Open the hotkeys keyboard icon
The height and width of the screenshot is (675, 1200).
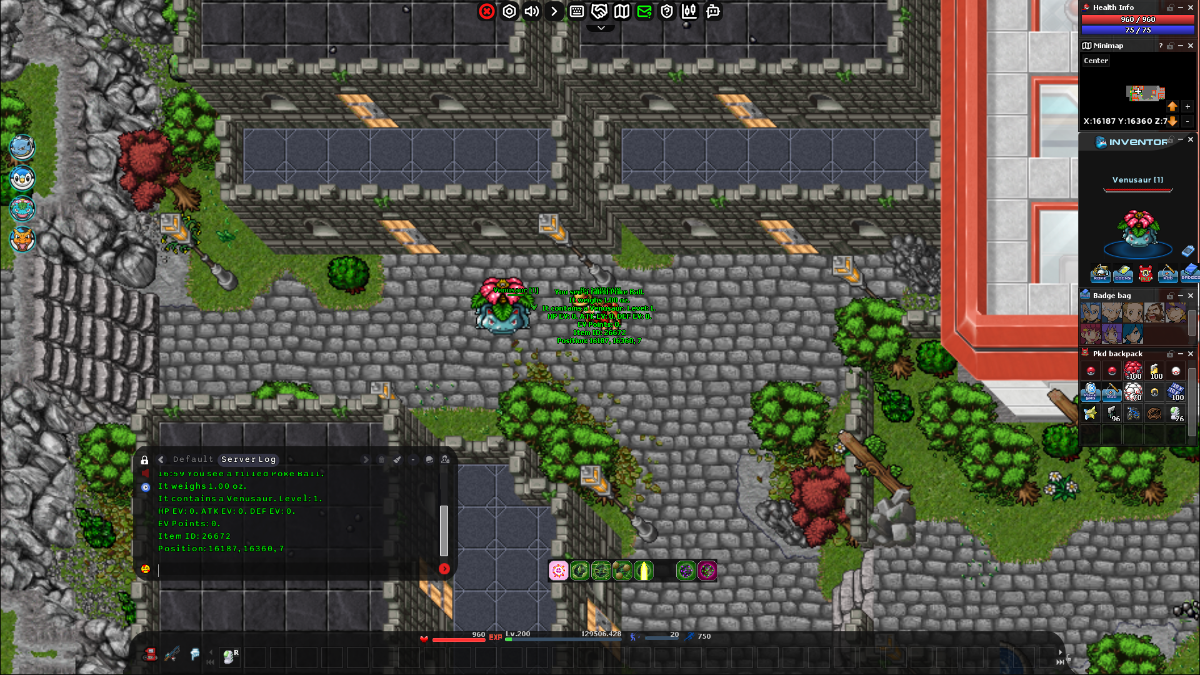[577, 11]
